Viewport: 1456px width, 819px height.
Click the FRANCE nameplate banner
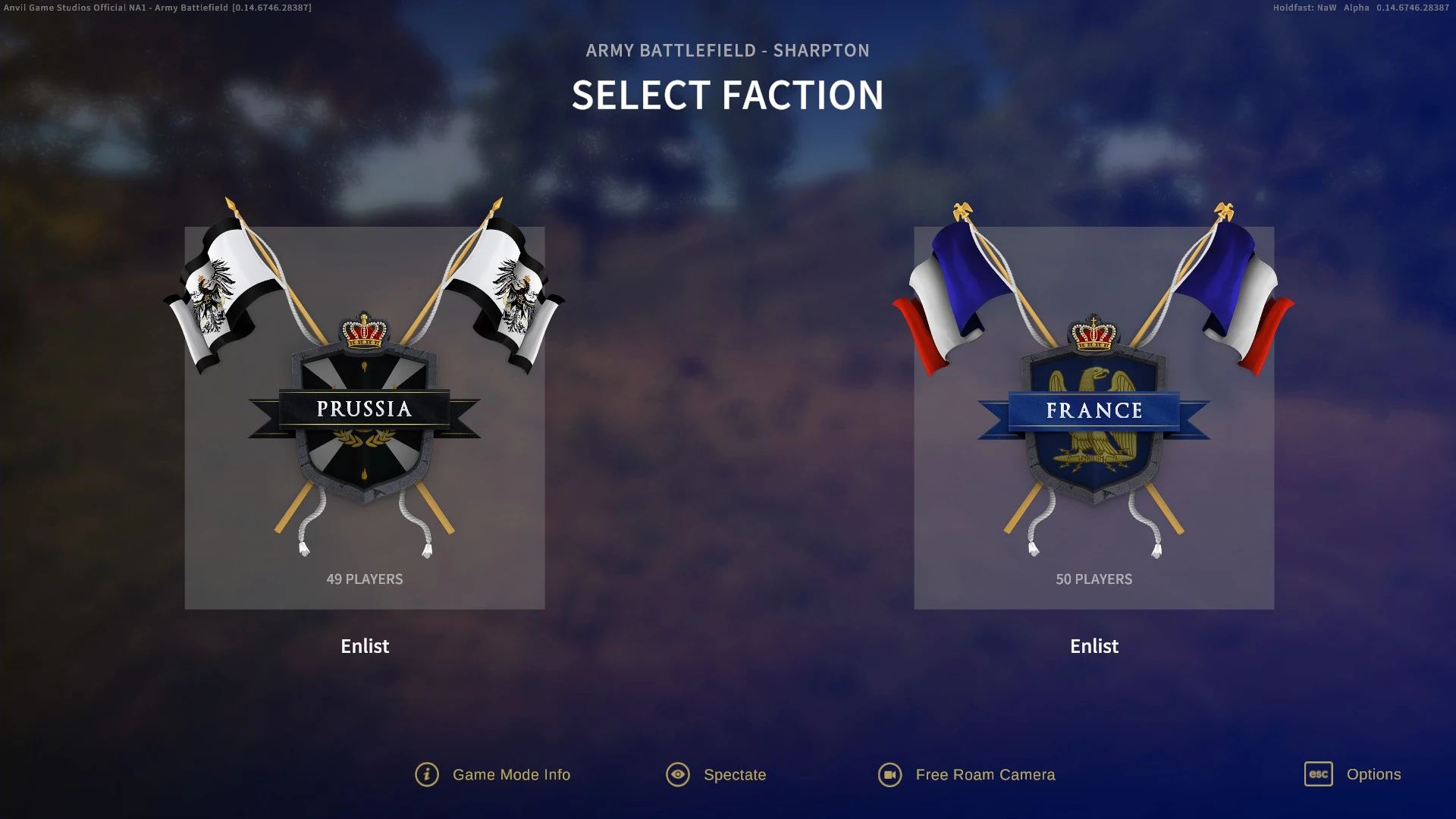coord(1094,410)
